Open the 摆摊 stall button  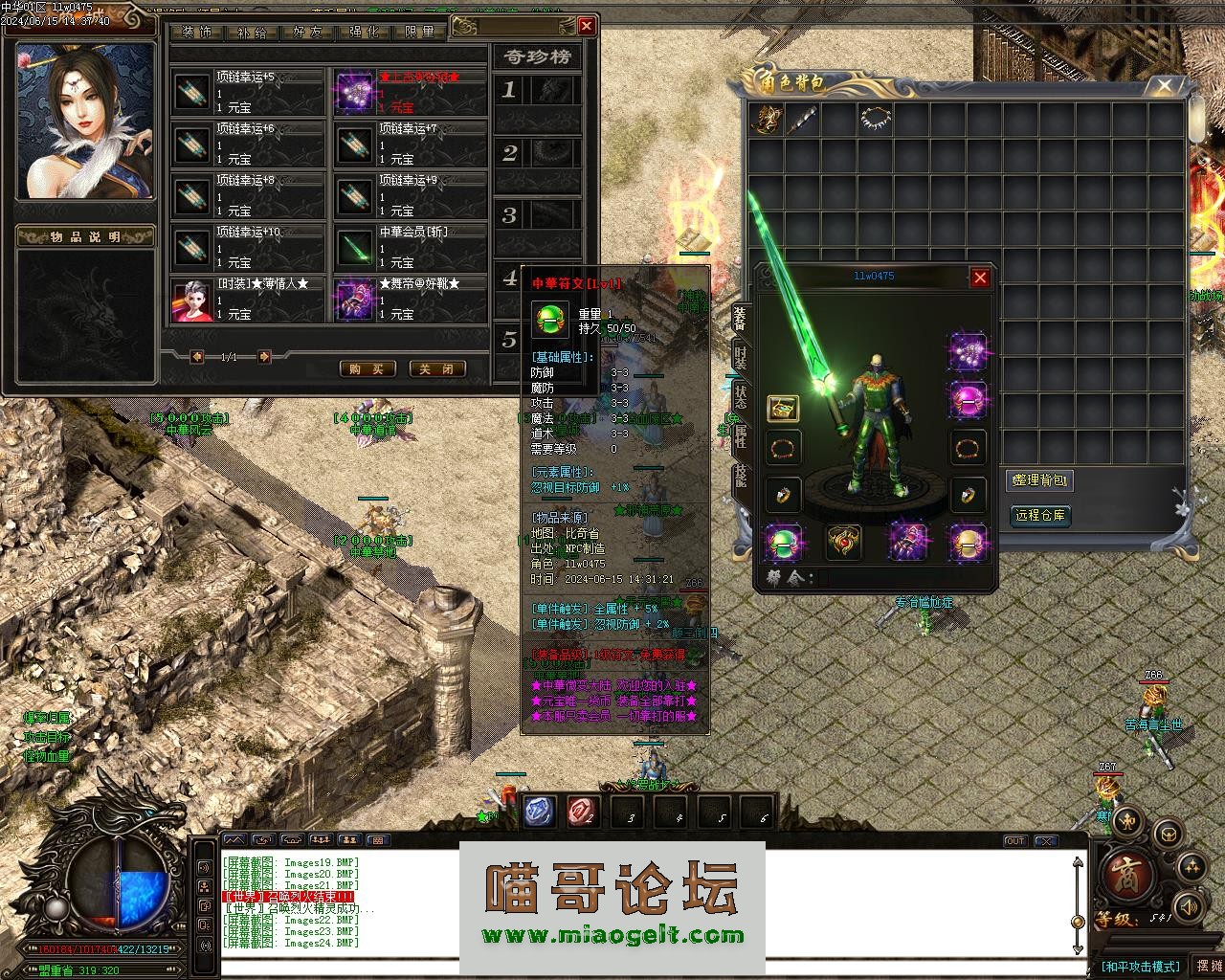tap(1209, 966)
